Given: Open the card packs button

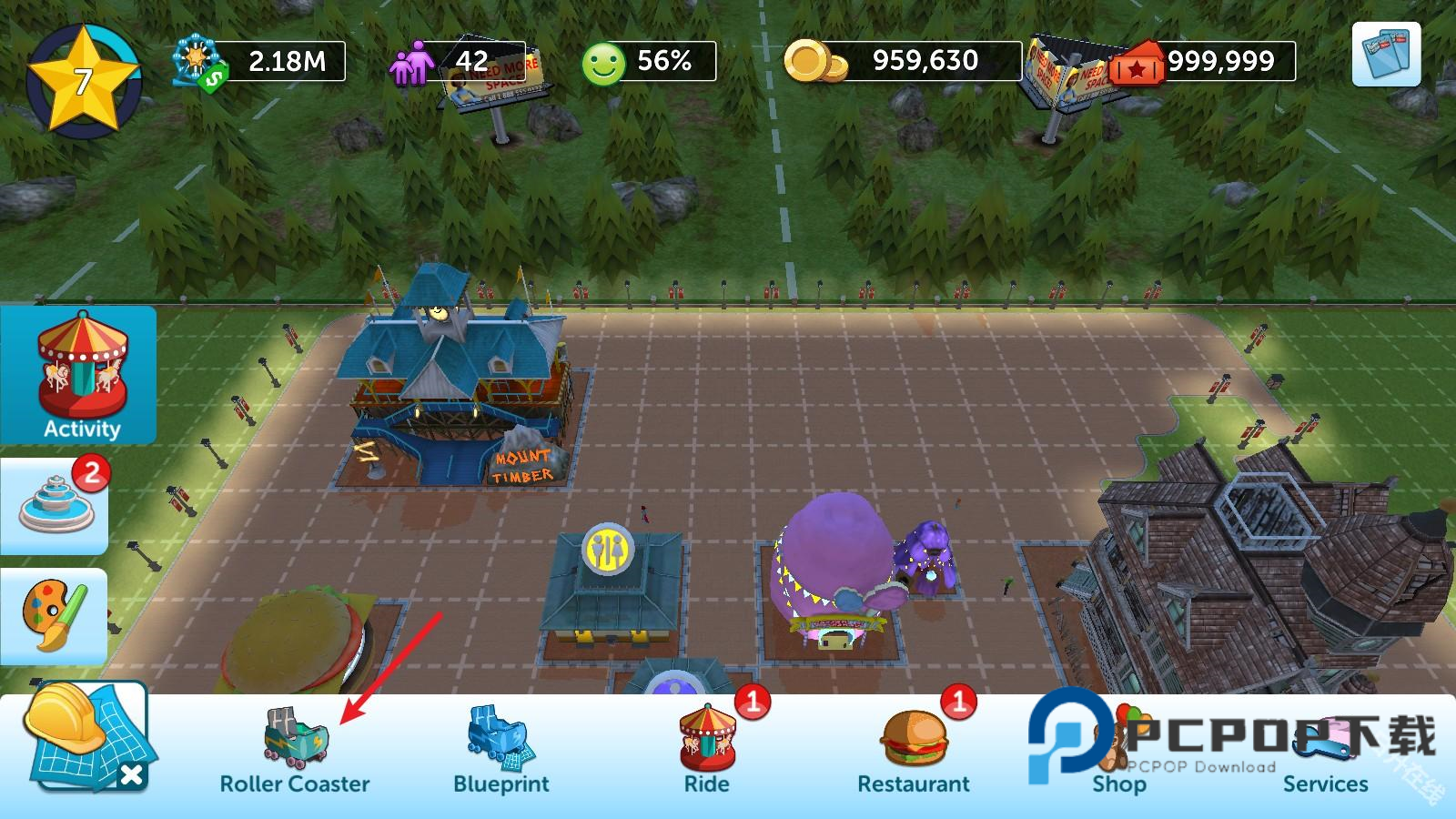Looking at the screenshot, I should click(1386, 55).
